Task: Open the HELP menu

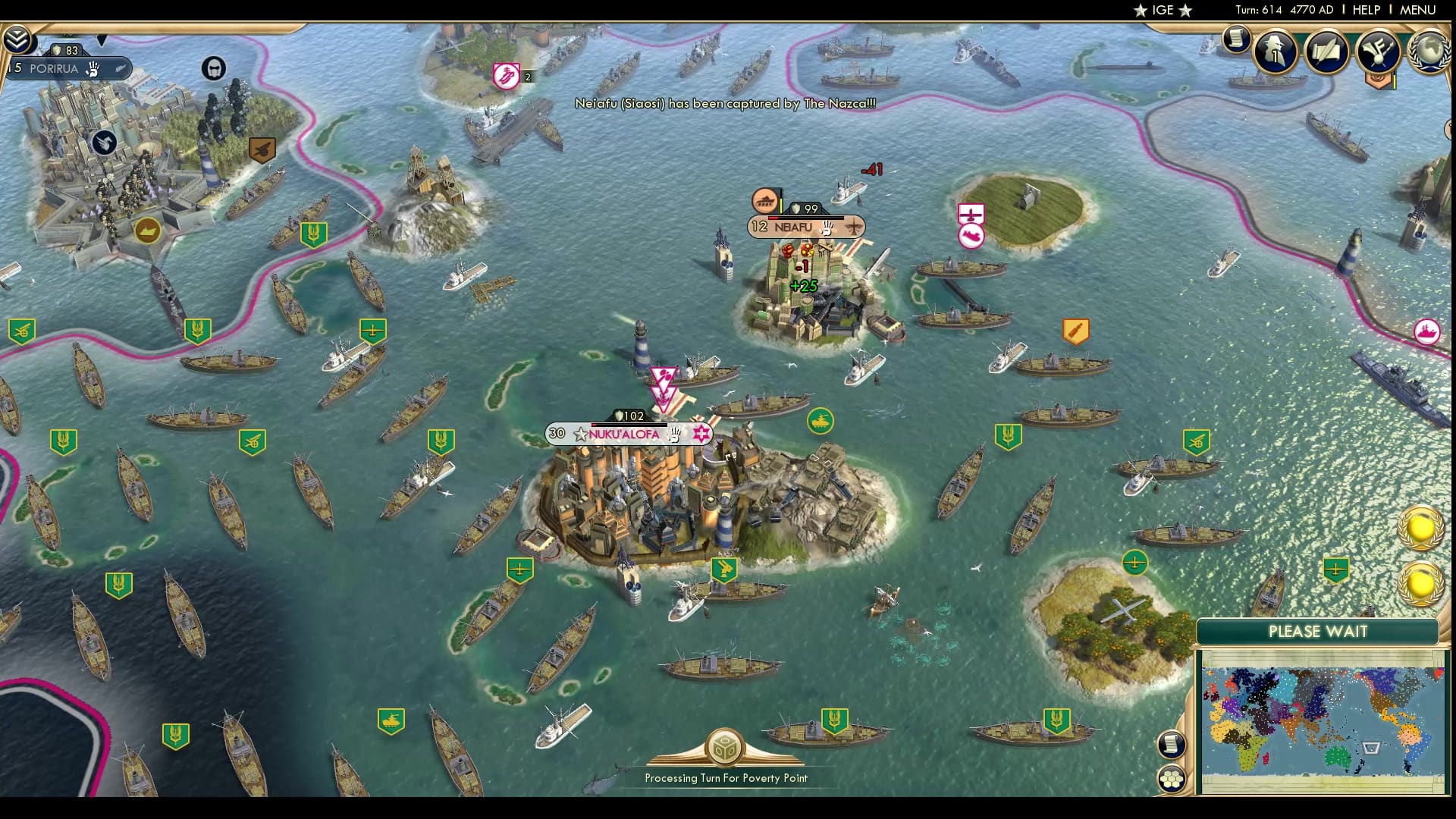Action: point(1365,10)
